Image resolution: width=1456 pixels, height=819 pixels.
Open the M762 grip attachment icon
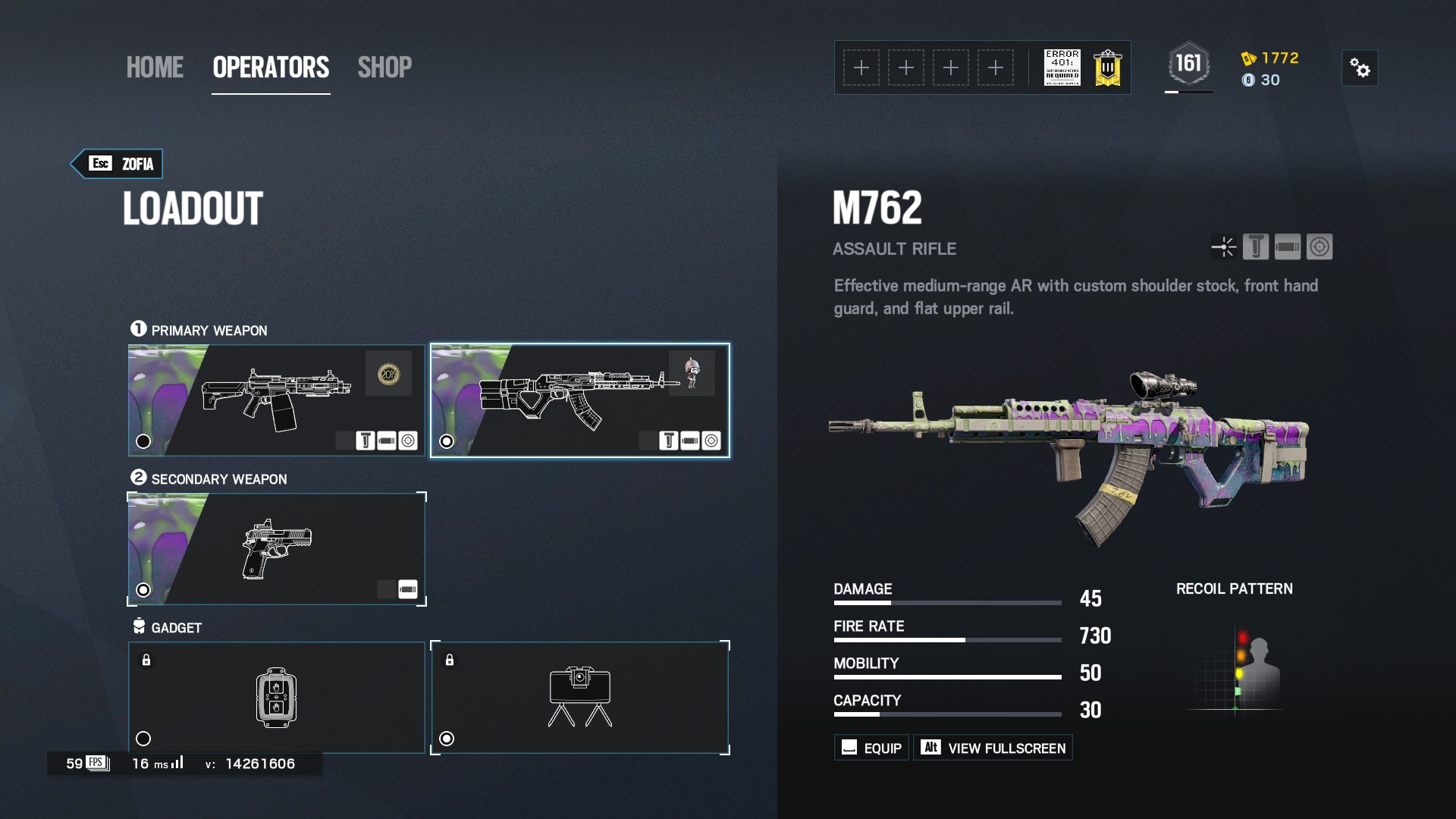pos(1256,247)
